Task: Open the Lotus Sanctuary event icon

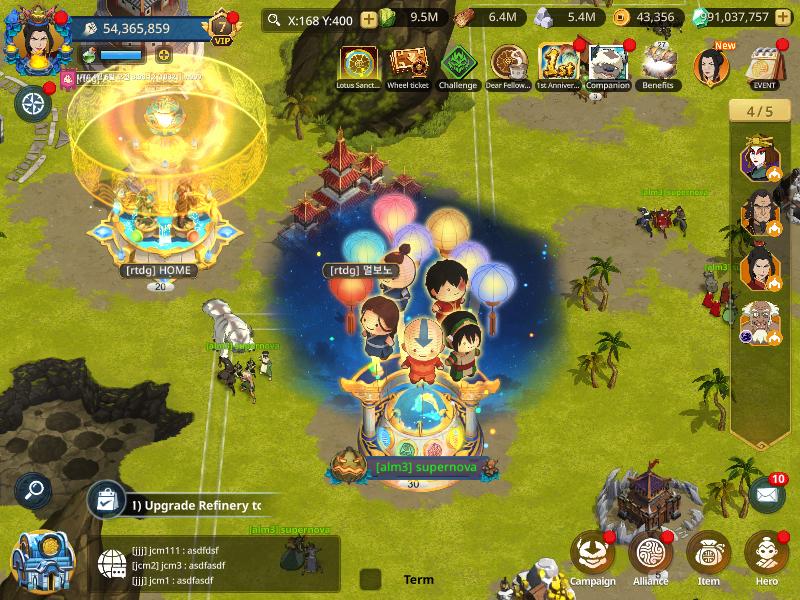Action: pos(358,64)
